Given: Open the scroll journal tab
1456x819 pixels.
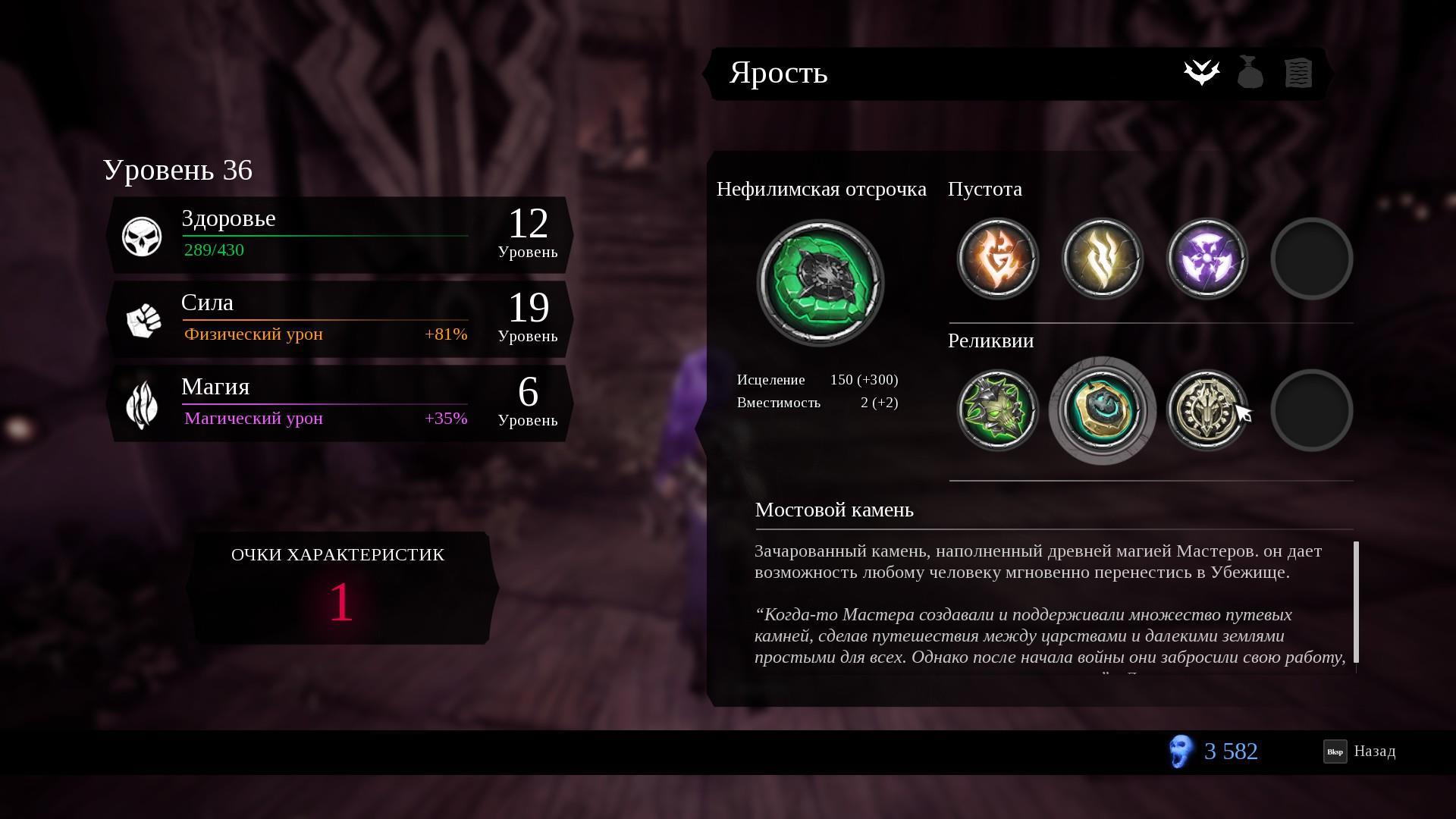Looking at the screenshot, I should pyautogui.click(x=1298, y=73).
